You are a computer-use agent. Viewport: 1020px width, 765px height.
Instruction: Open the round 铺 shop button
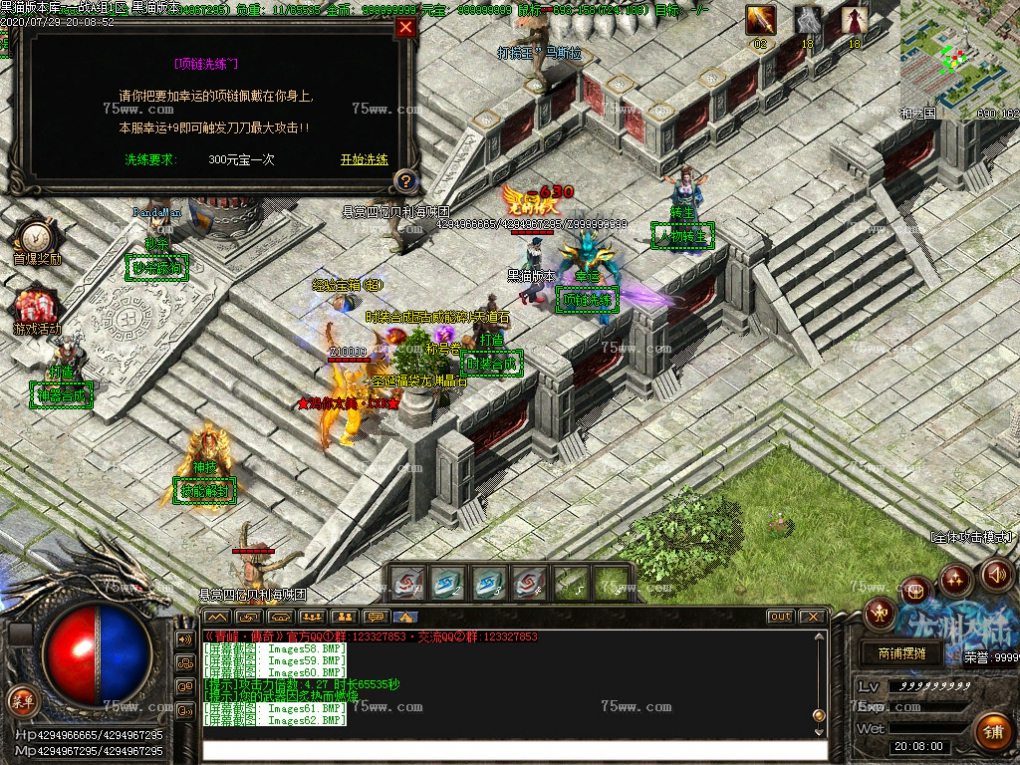[993, 731]
